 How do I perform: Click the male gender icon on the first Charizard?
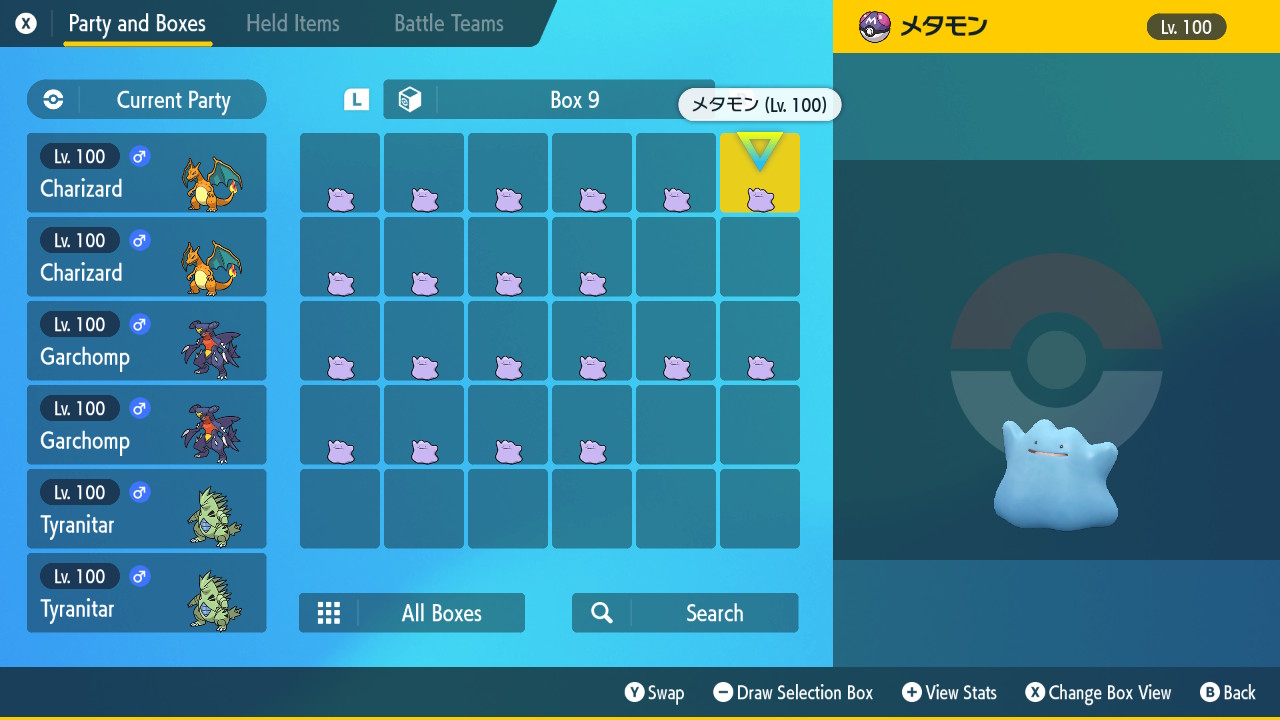click(x=139, y=156)
